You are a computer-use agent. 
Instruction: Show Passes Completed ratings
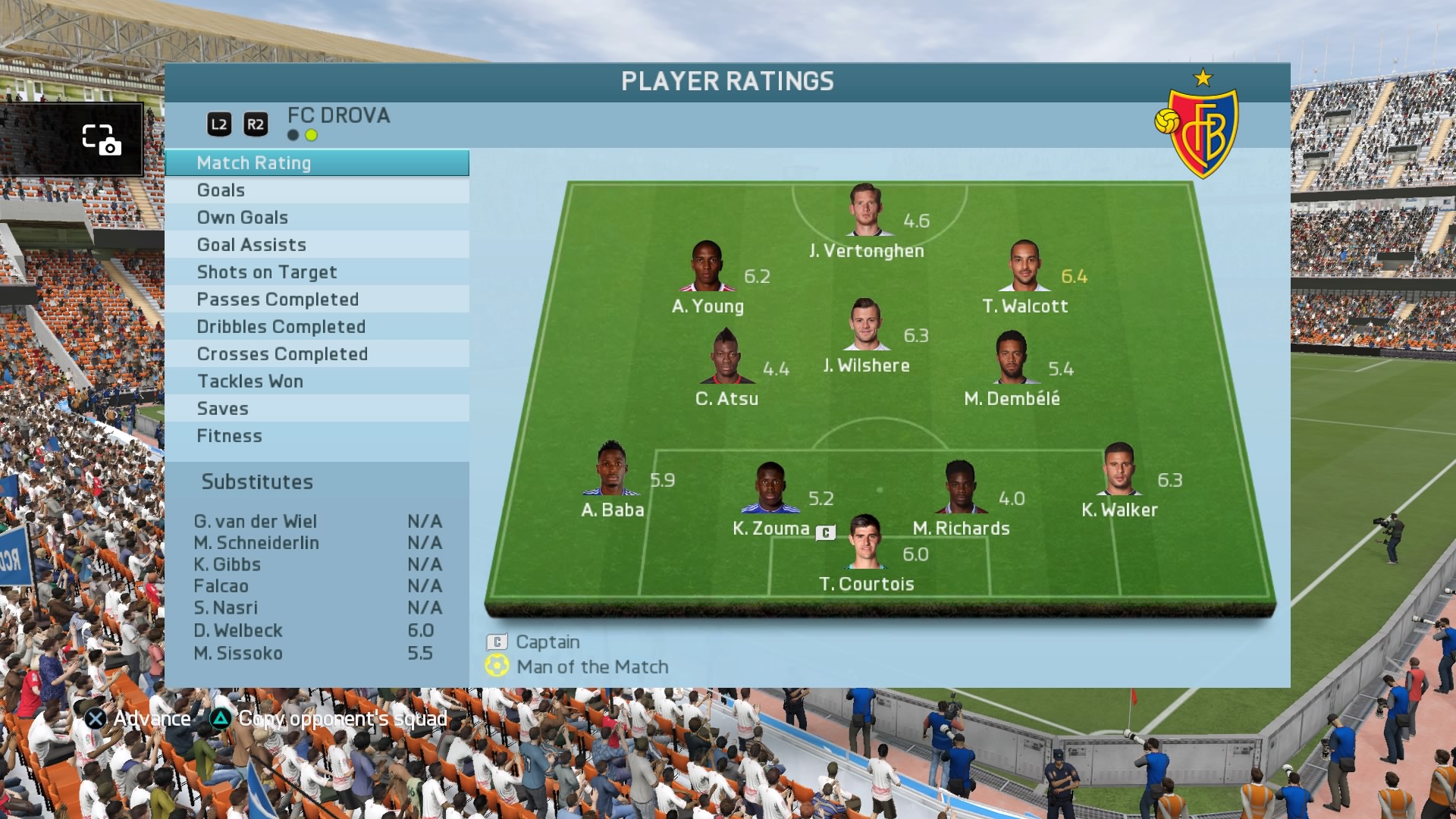coord(316,300)
